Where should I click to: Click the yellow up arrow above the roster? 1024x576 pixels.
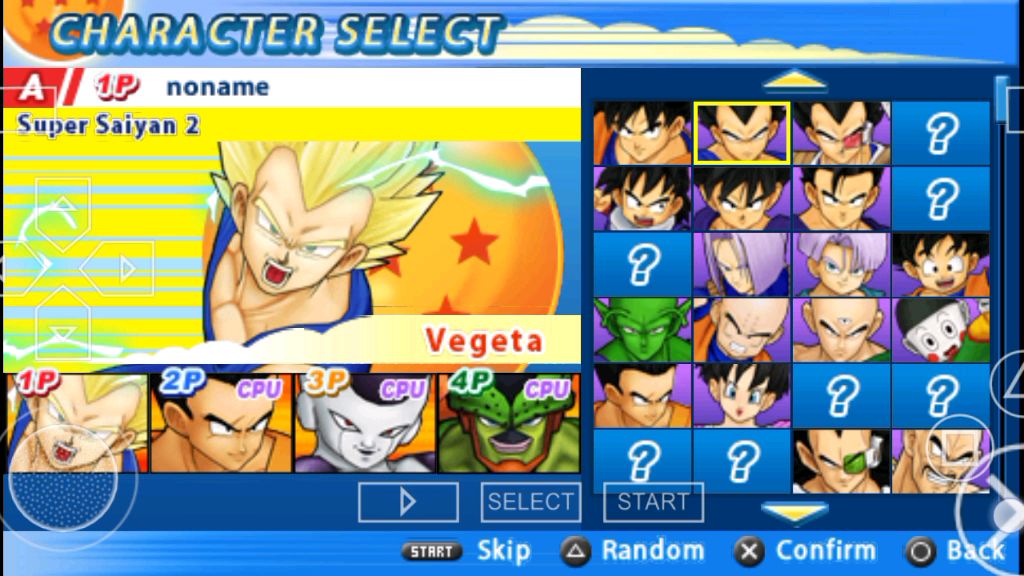coord(794,80)
